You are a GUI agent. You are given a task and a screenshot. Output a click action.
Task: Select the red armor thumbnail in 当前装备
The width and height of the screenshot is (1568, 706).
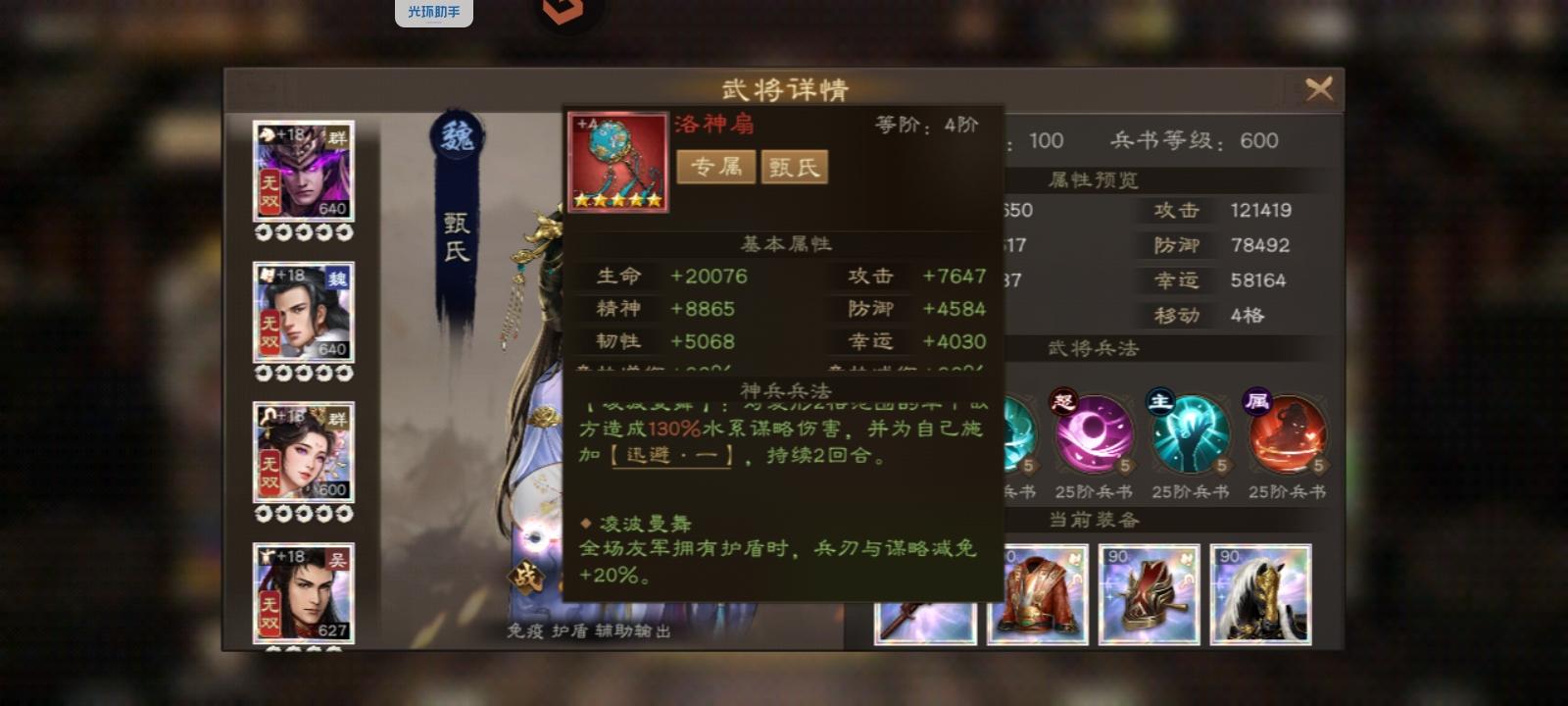[x=1037, y=593]
